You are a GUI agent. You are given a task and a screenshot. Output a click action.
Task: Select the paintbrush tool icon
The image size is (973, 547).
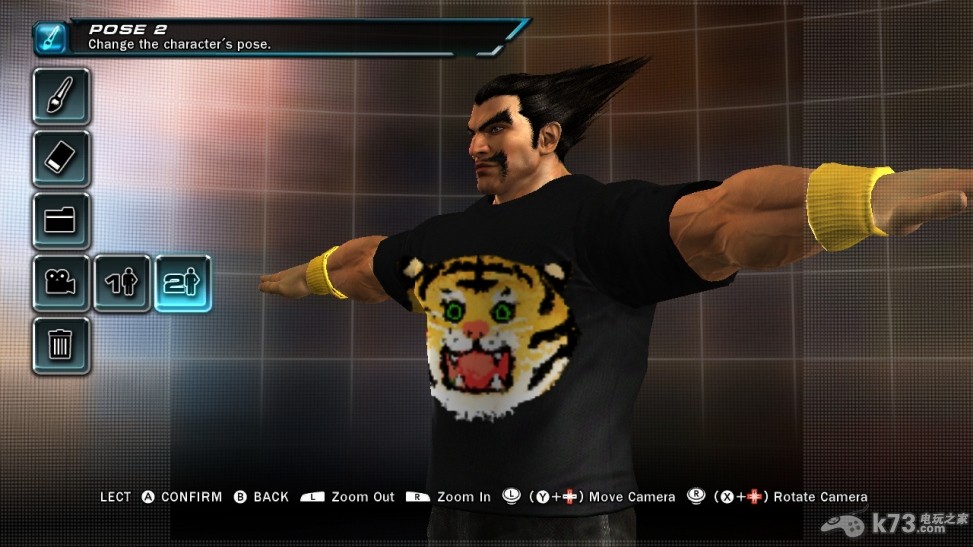point(61,96)
